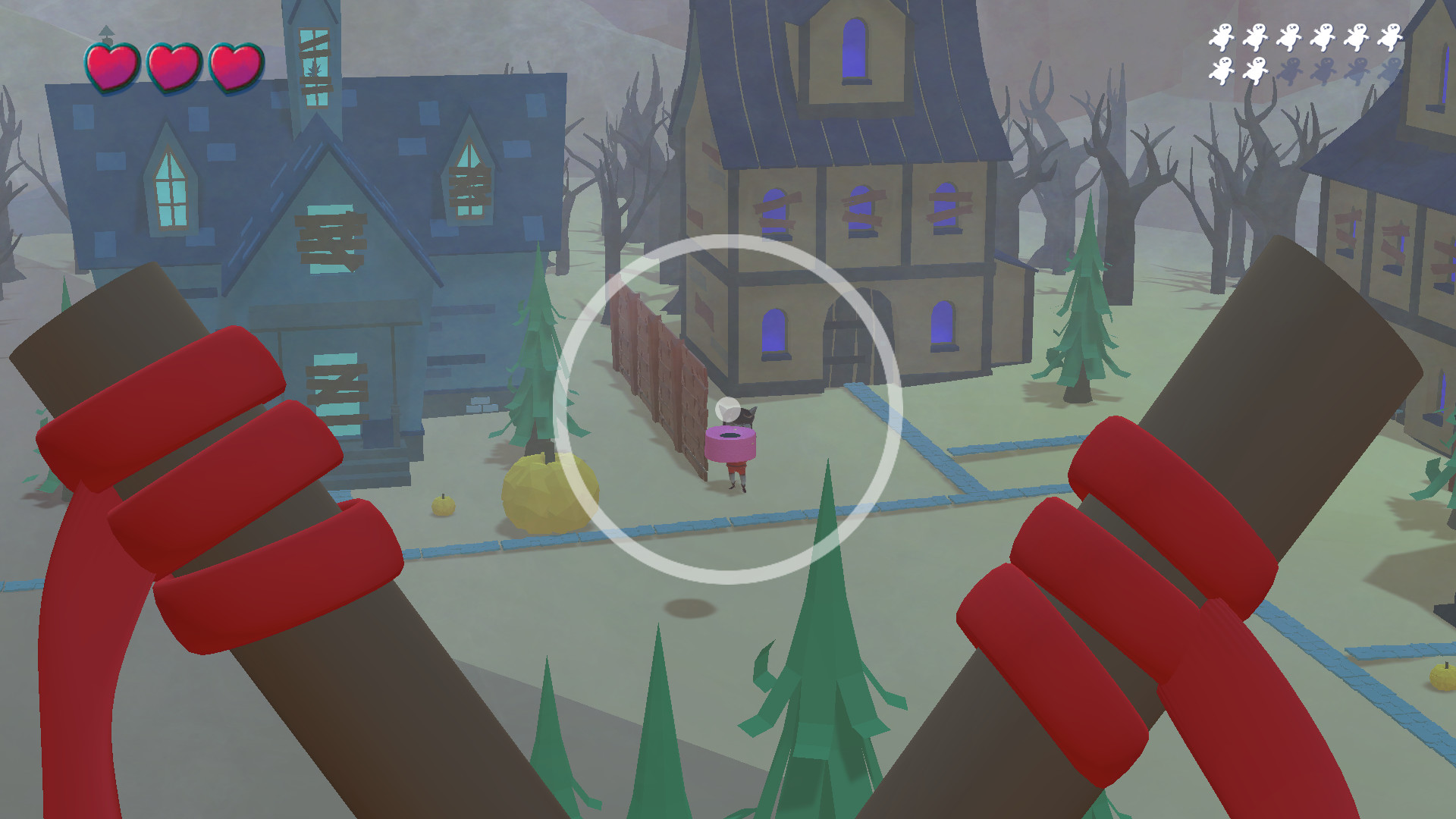Image resolution: width=1456 pixels, height=819 pixels.
Task: Click the first ghost icon in the counter
Action: click(1222, 38)
